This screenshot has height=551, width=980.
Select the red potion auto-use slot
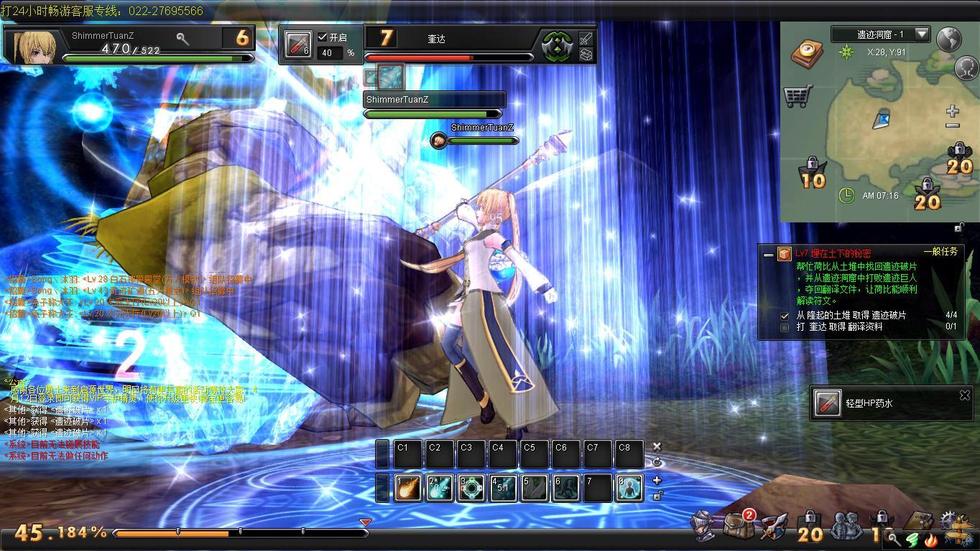297,44
